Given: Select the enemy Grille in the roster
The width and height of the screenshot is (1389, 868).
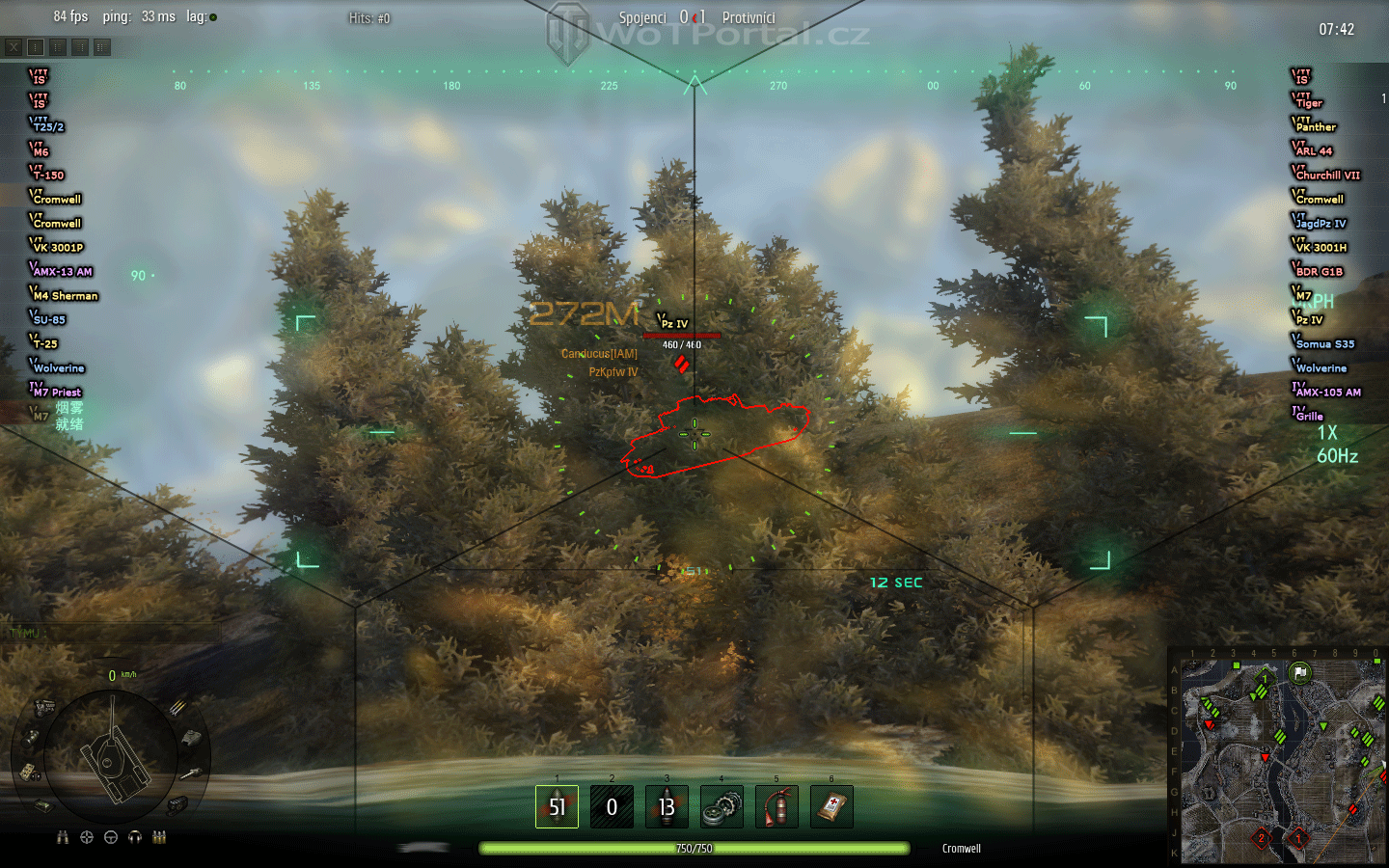Looking at the screenshot, I should click(1309, 416).
